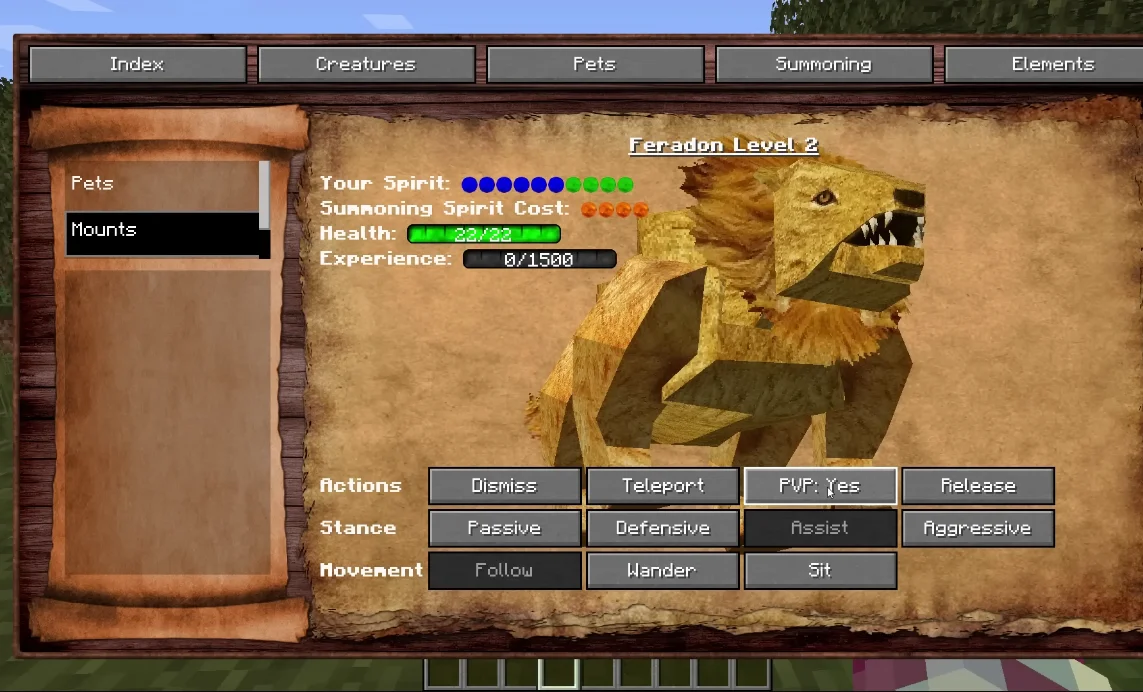This screenshot has height=692, width=1143.
Task: Set movement to Wander
Action: (662, 570)
